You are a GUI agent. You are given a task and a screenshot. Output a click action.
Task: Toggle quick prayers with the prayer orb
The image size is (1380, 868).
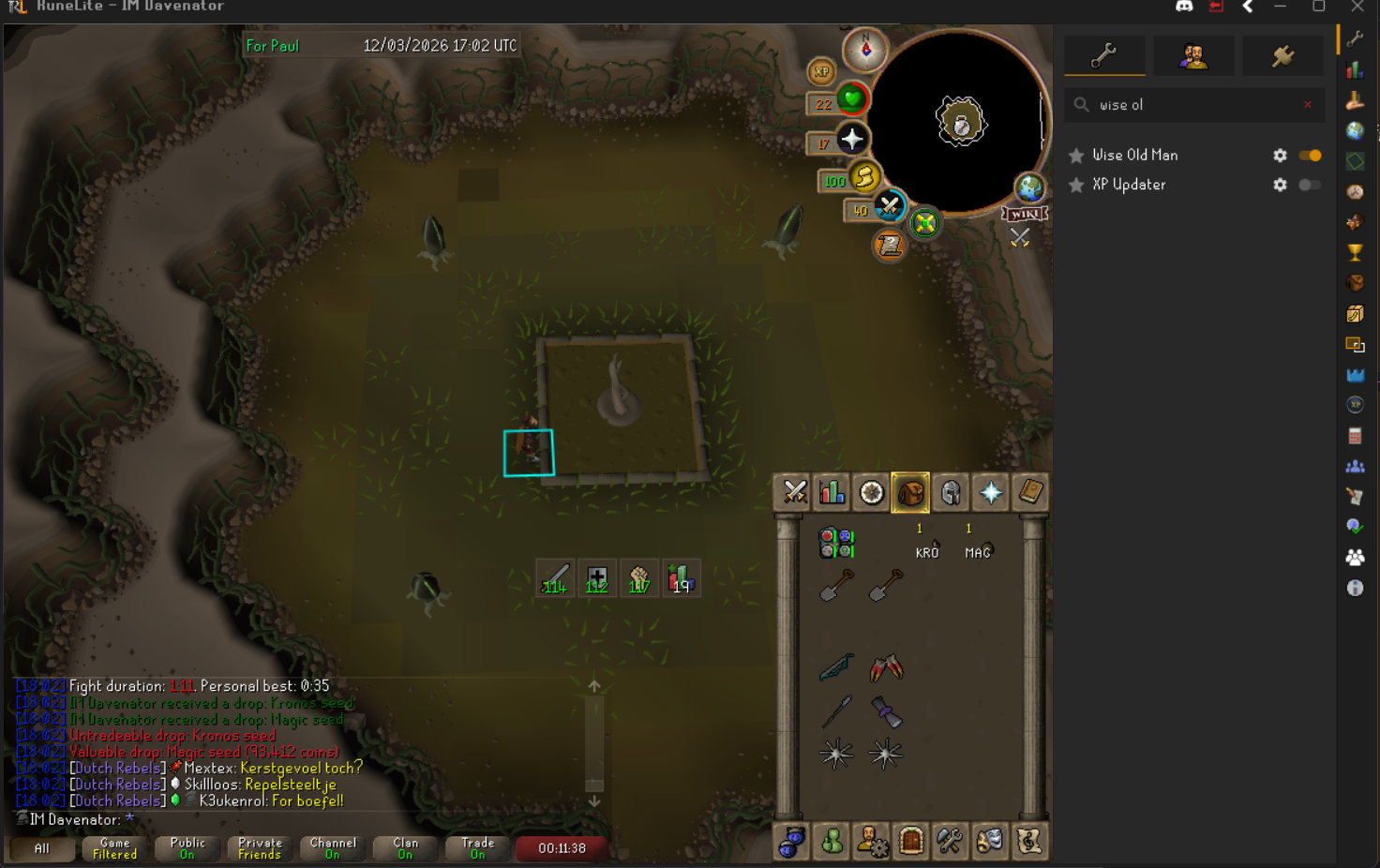(852, 139)
